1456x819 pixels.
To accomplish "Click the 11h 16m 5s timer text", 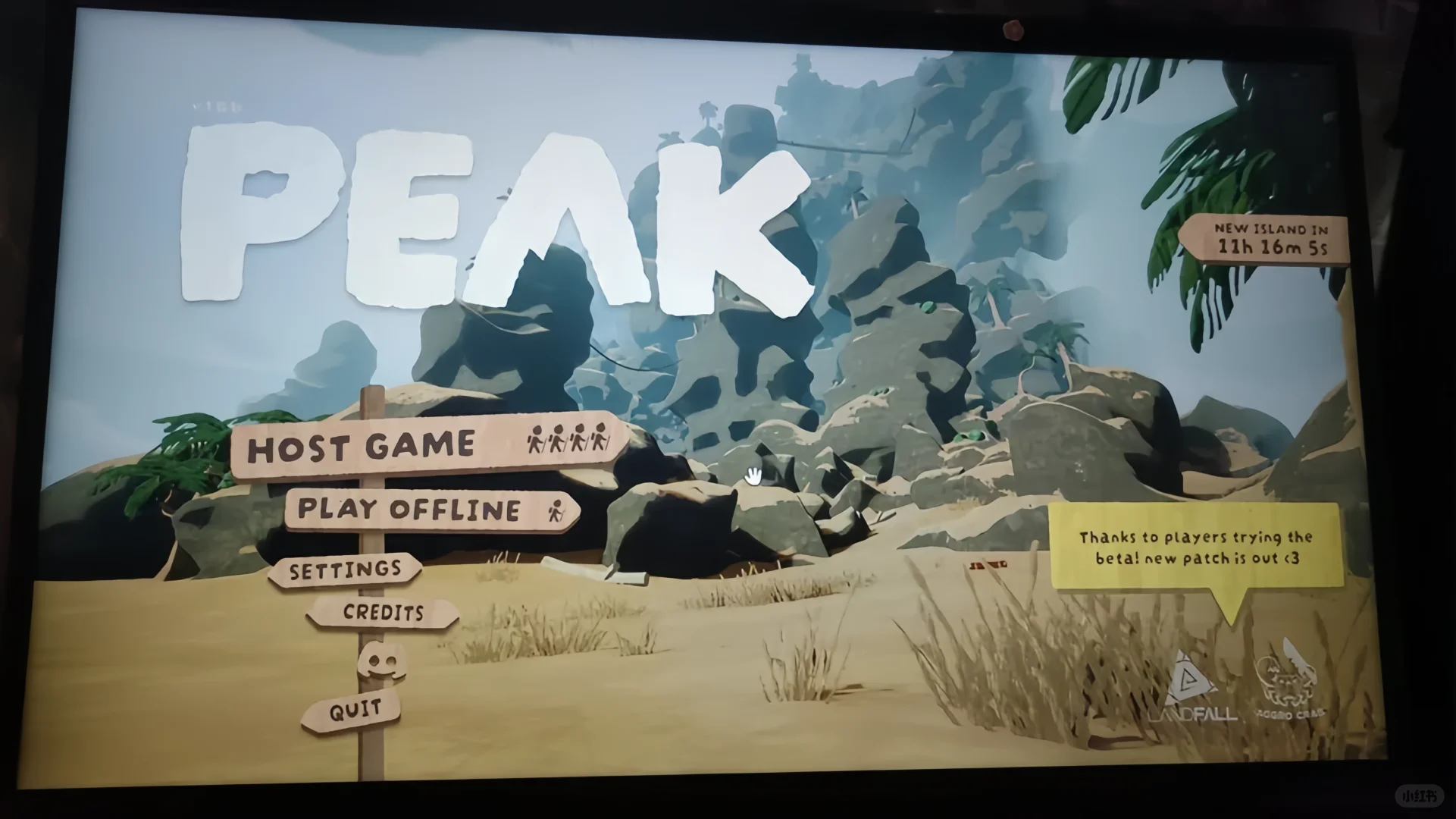I will pos(1274,246).
